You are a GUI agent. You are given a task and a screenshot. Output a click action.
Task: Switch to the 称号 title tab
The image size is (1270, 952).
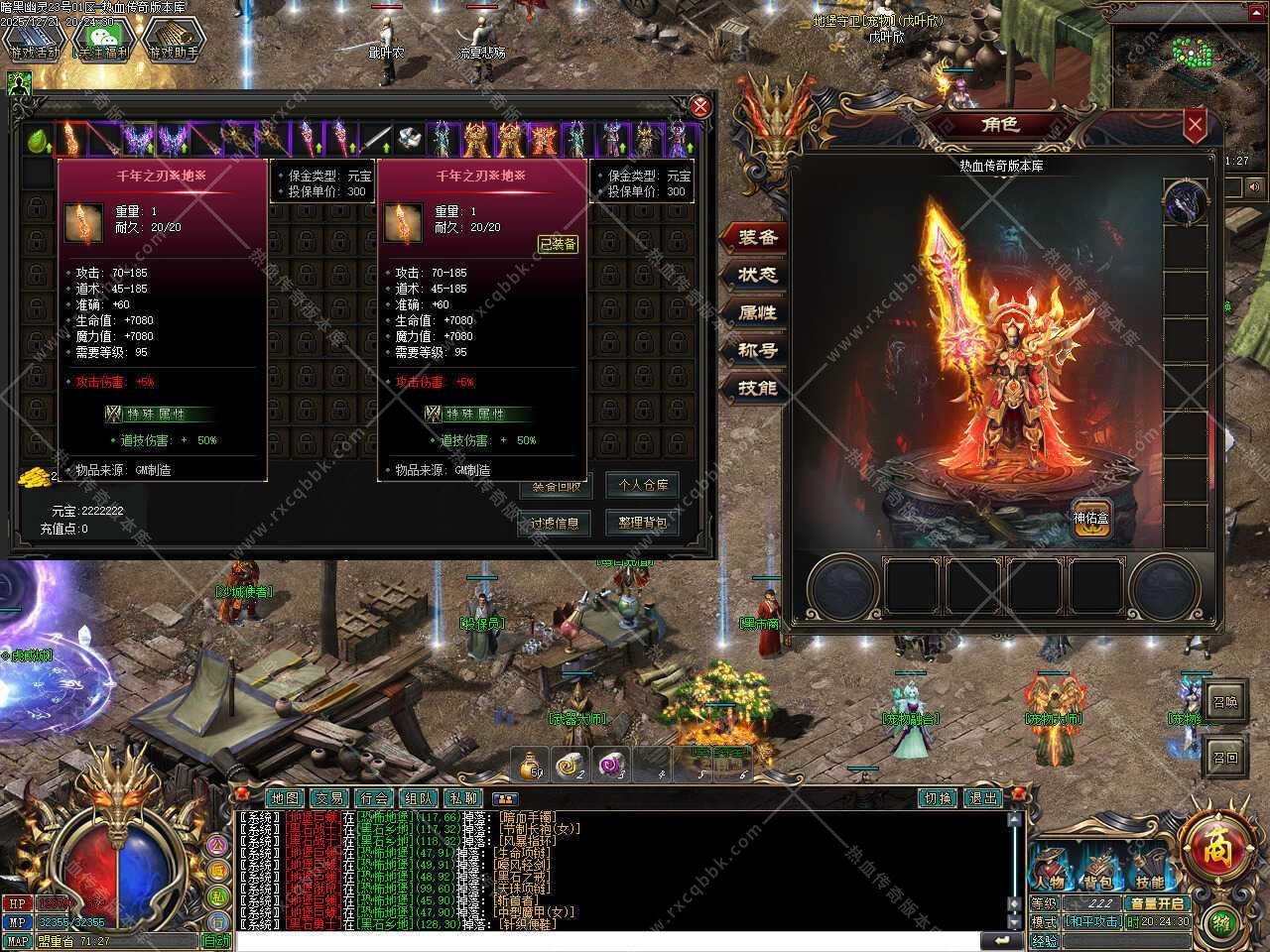point(758,350)
